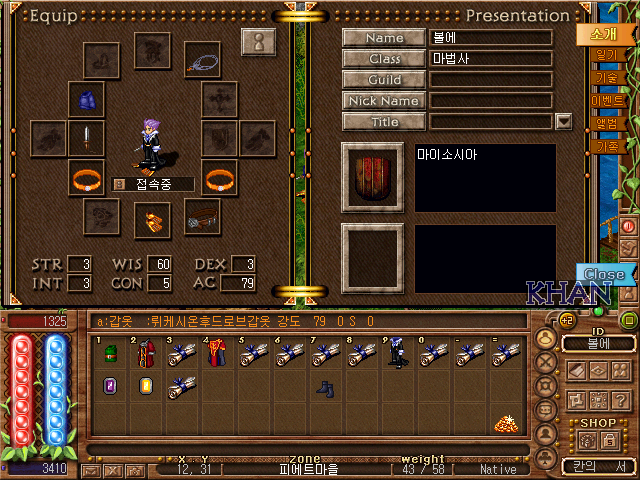Select the equipped orange boots slot

click(152, 217)
